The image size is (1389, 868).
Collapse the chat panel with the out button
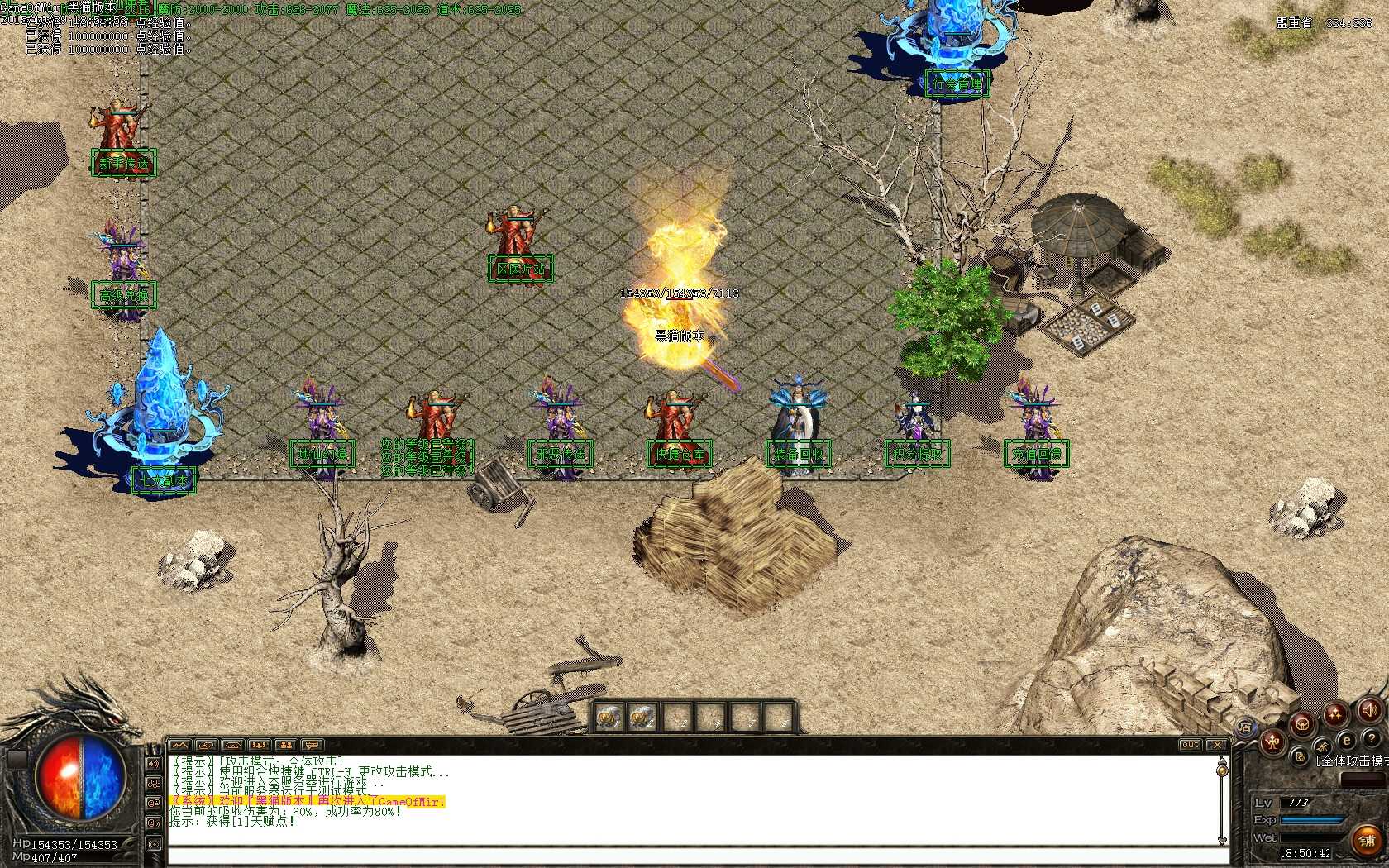click(x=1191, y=744)
